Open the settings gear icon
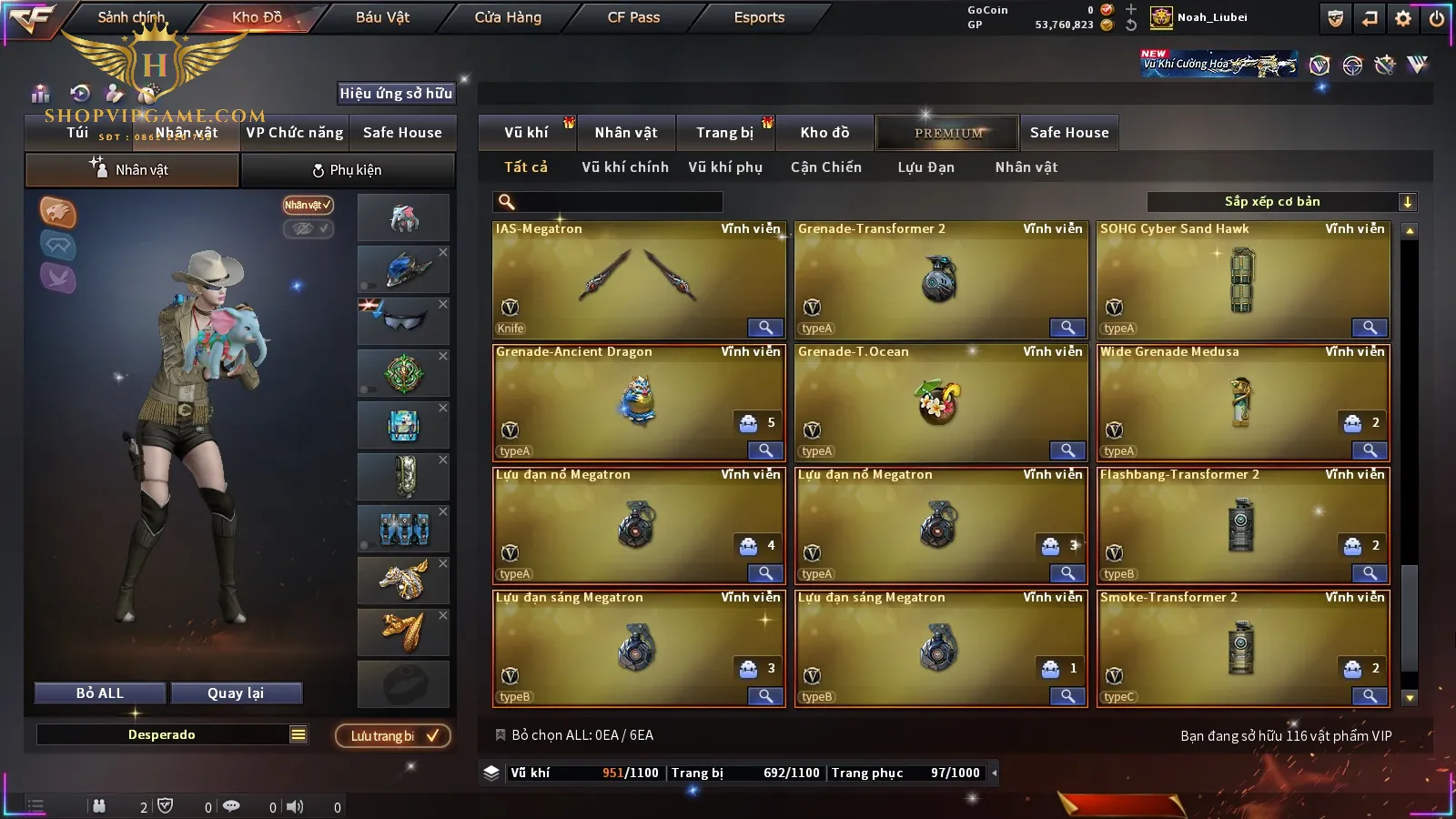 pyautogui.click(x=1403, y=18)
